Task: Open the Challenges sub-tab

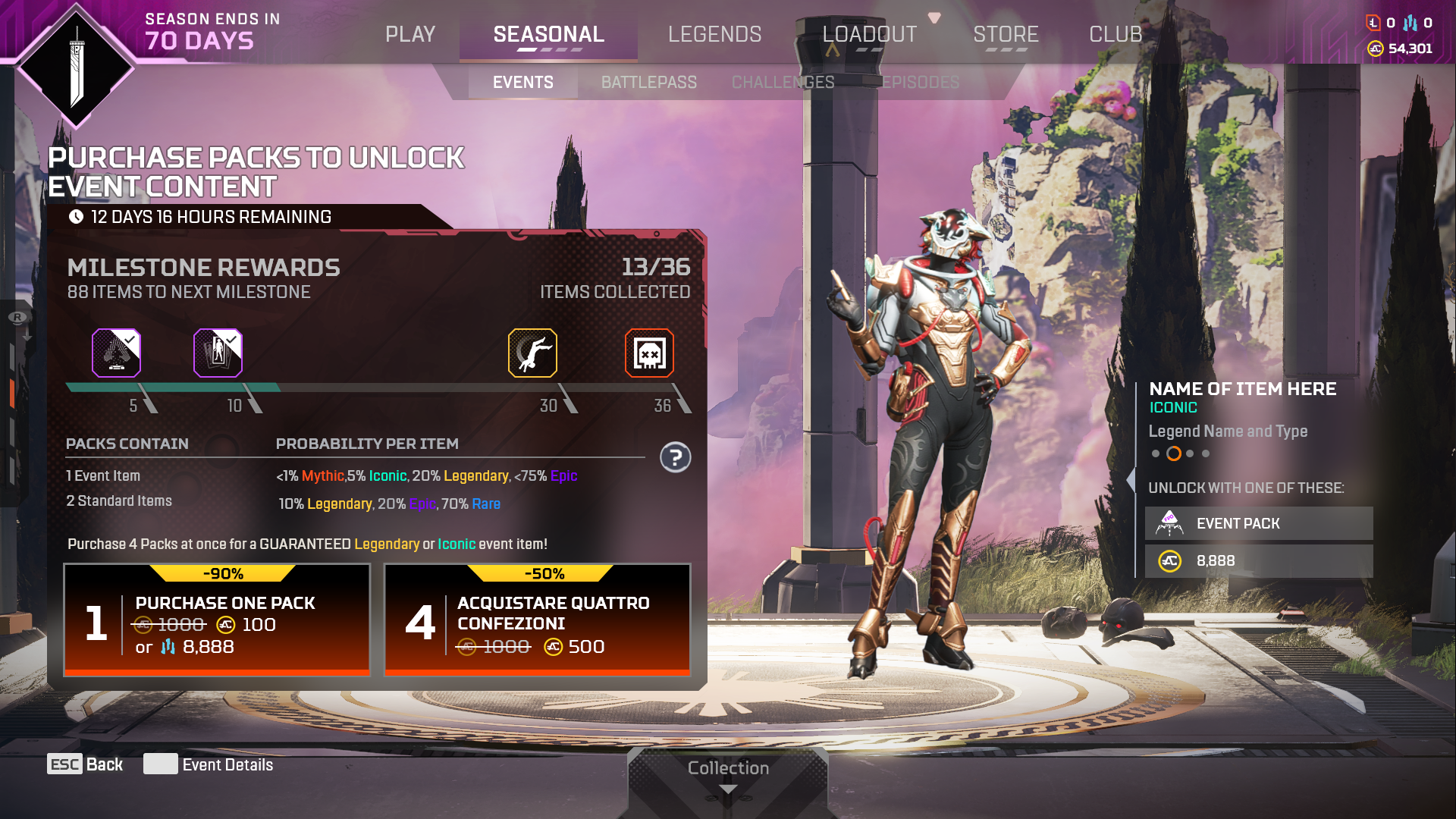Action: pyautogui.click(x=783, y=82)
